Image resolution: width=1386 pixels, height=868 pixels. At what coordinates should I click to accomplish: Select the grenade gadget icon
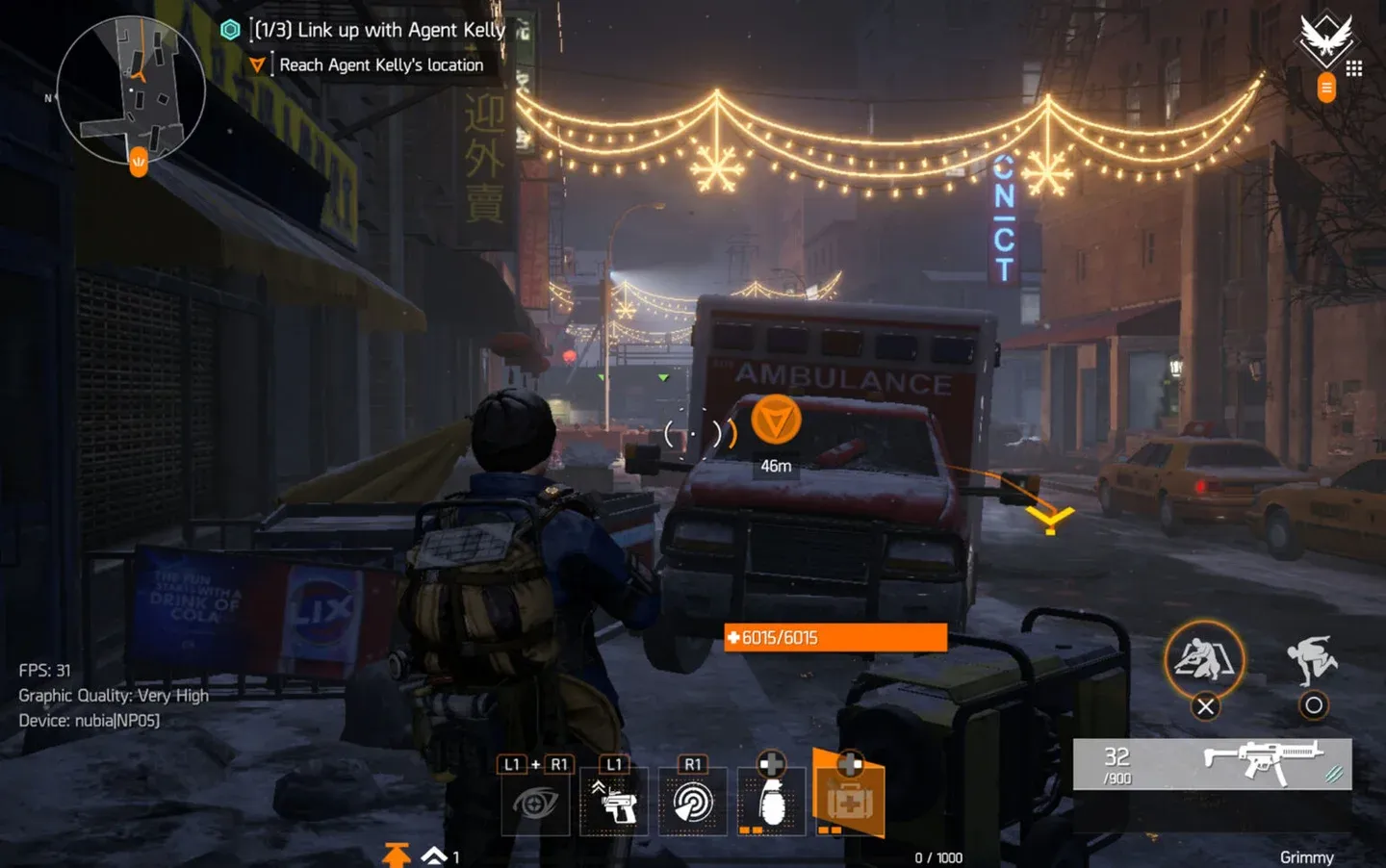[x=770, y=802]
